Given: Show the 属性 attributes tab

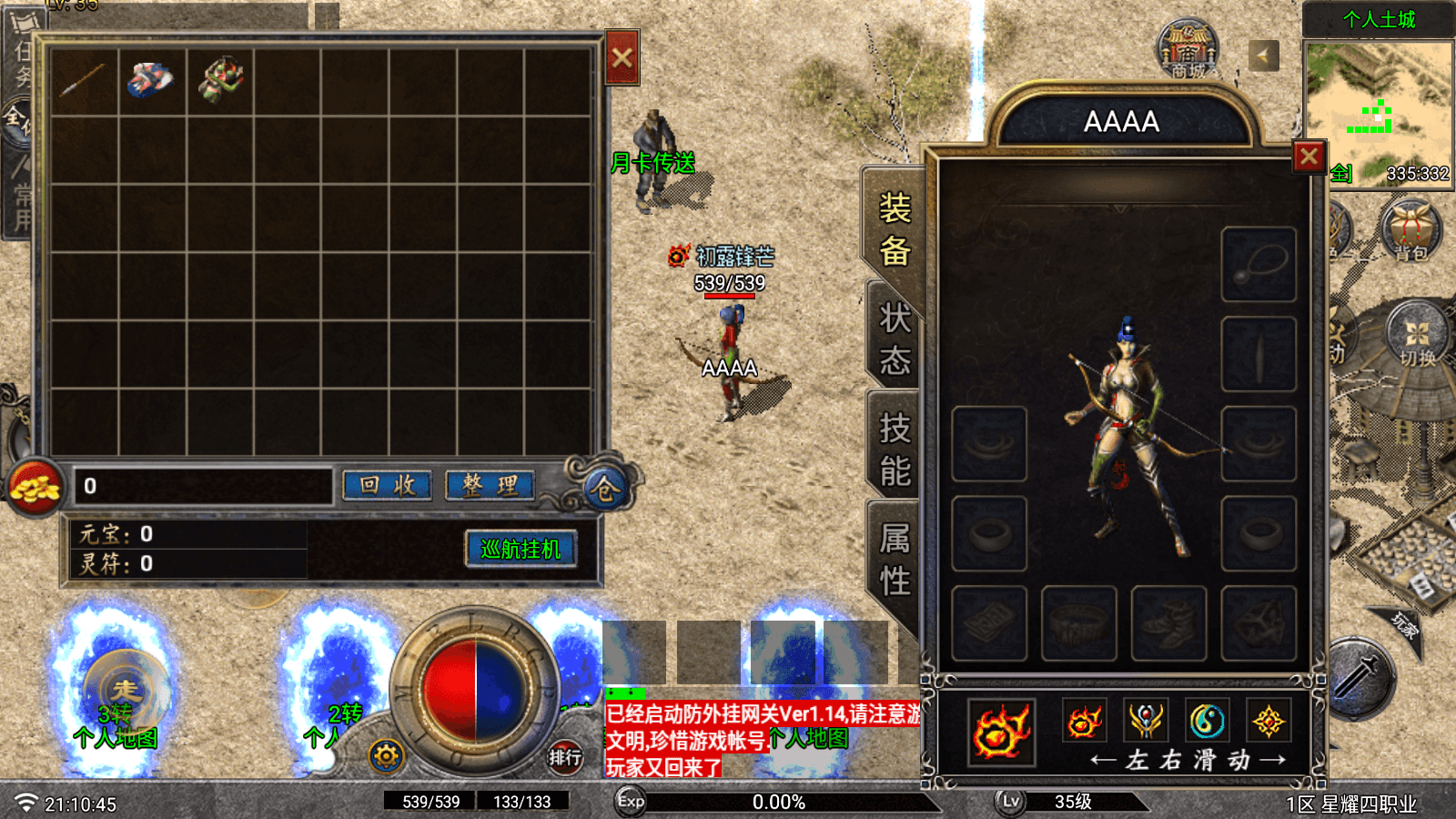Looking at the screenshot, I should [894, 560].
